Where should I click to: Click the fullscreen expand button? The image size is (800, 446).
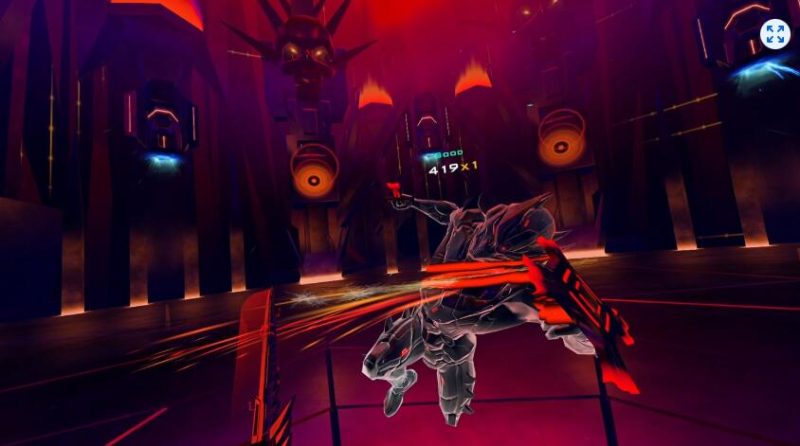774,34
